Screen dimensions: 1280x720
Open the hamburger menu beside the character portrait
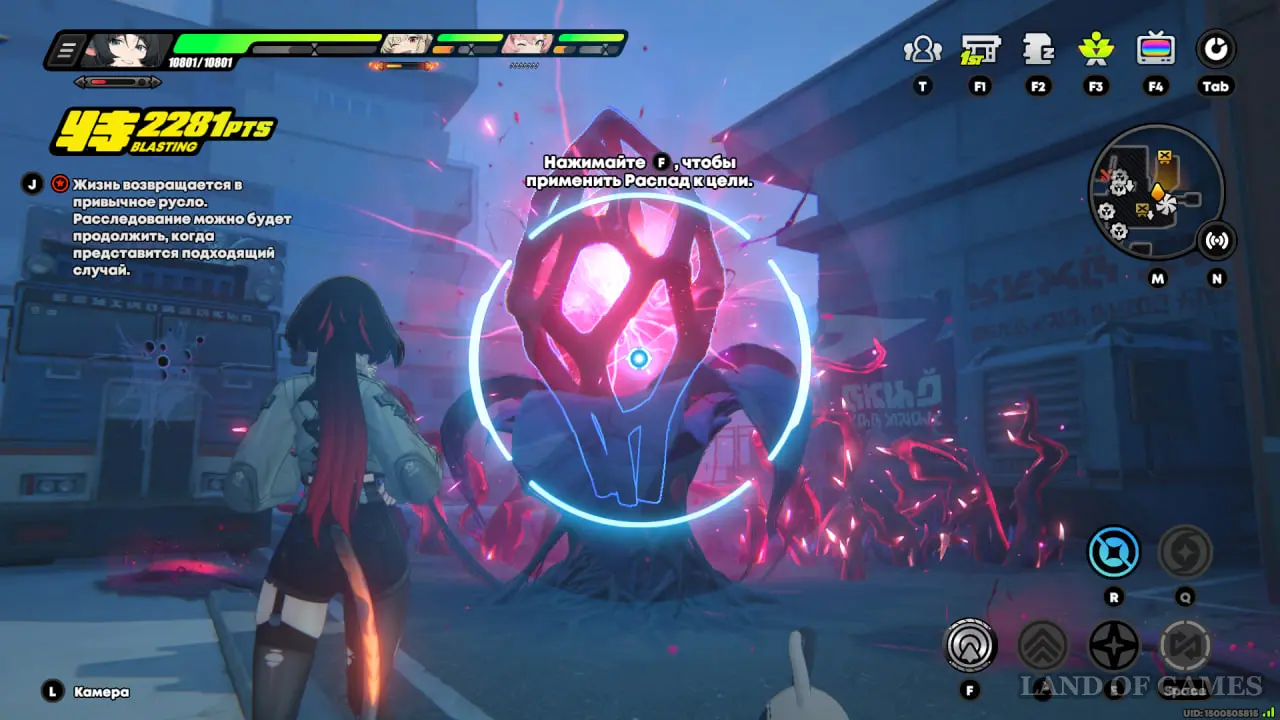(x=67, y=49)
